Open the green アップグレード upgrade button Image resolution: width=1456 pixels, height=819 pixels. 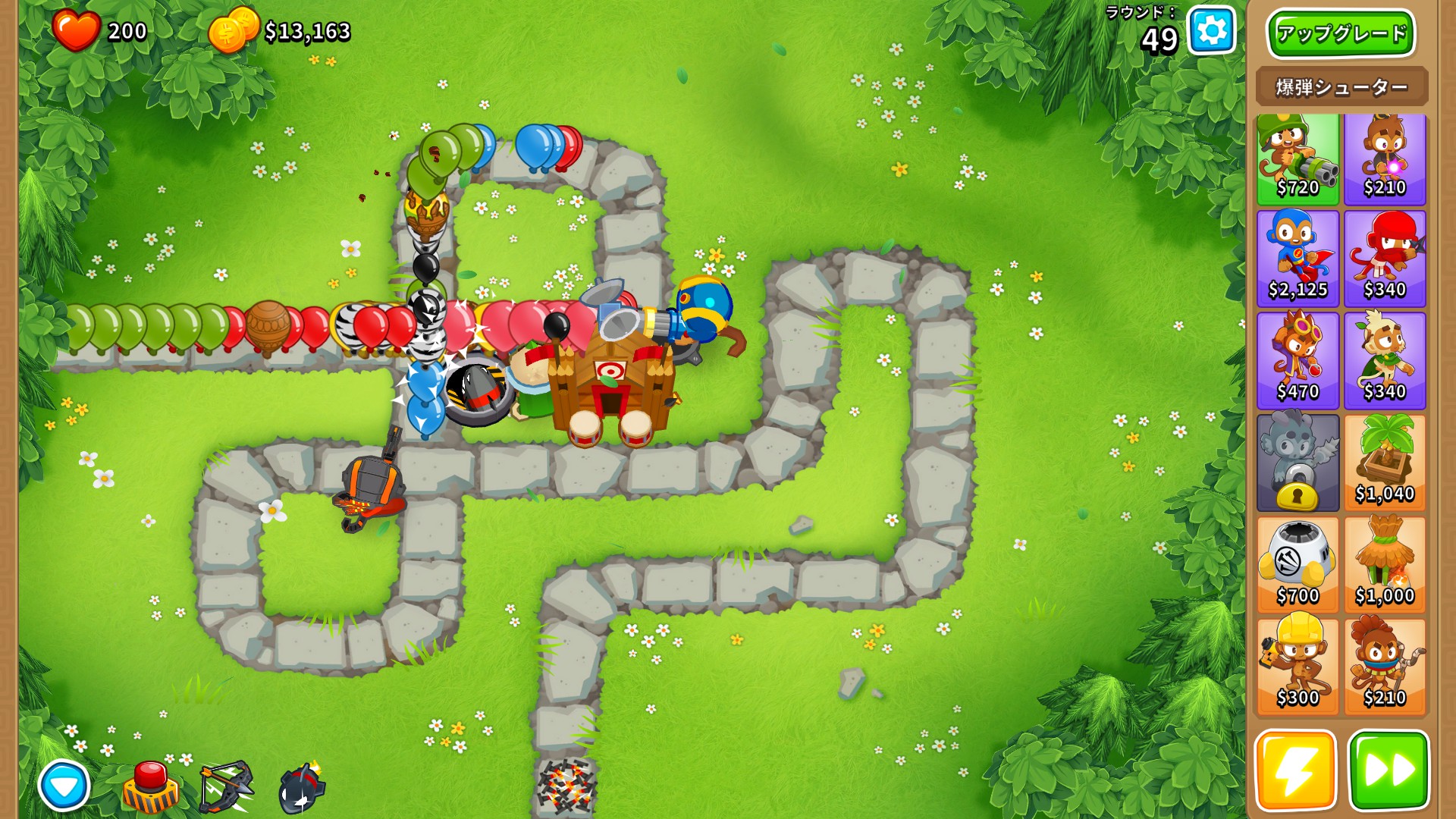pos(1341,33)
